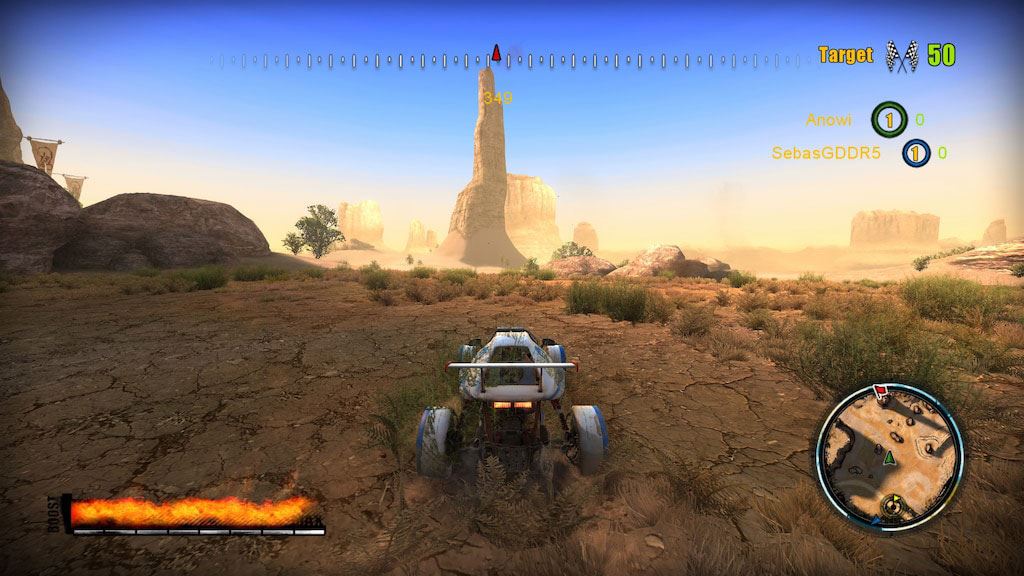Click the red flag marker on minimap

tap(882, 390)
